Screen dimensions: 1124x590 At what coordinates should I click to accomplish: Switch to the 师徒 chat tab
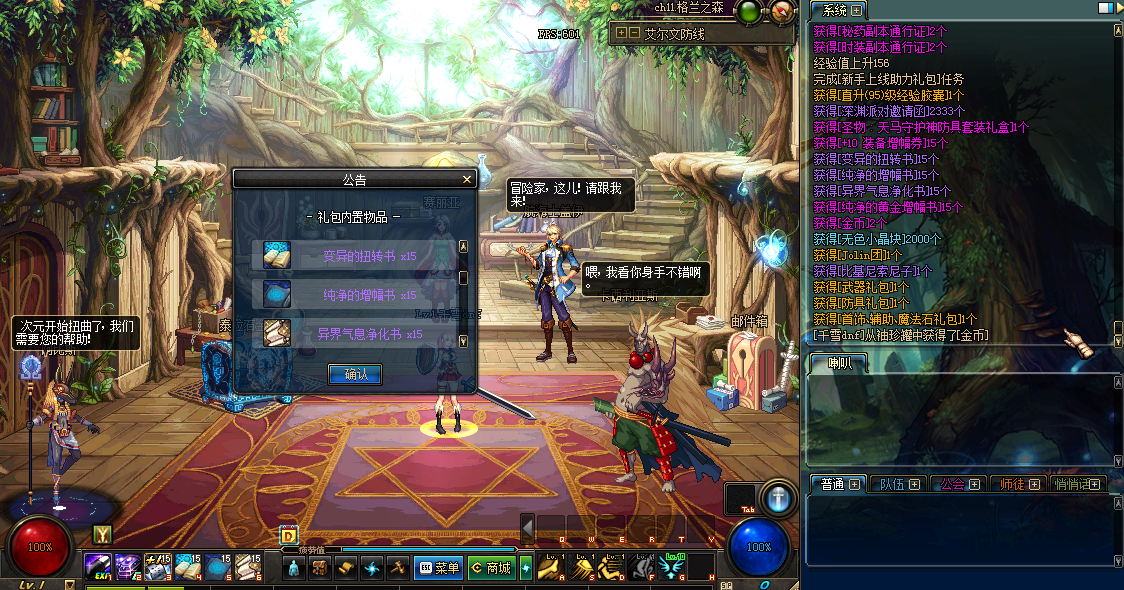click(x=1019, y=484)
